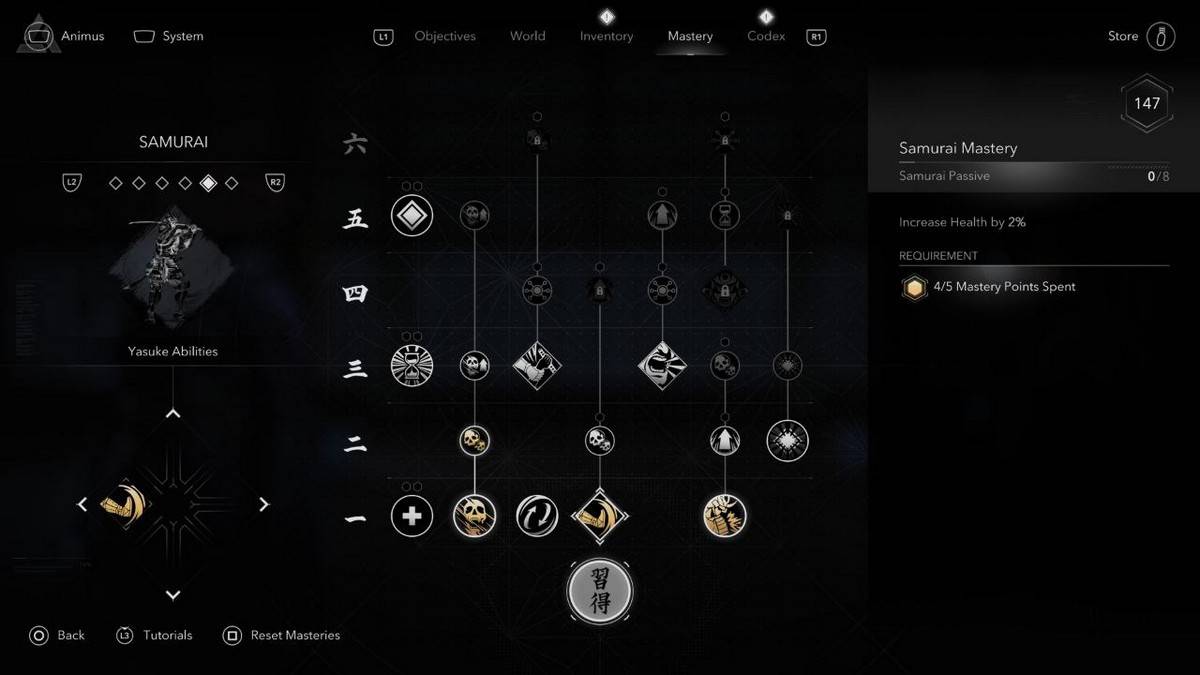
Task: Select the Mastery tab
Action: coord(690,36)
